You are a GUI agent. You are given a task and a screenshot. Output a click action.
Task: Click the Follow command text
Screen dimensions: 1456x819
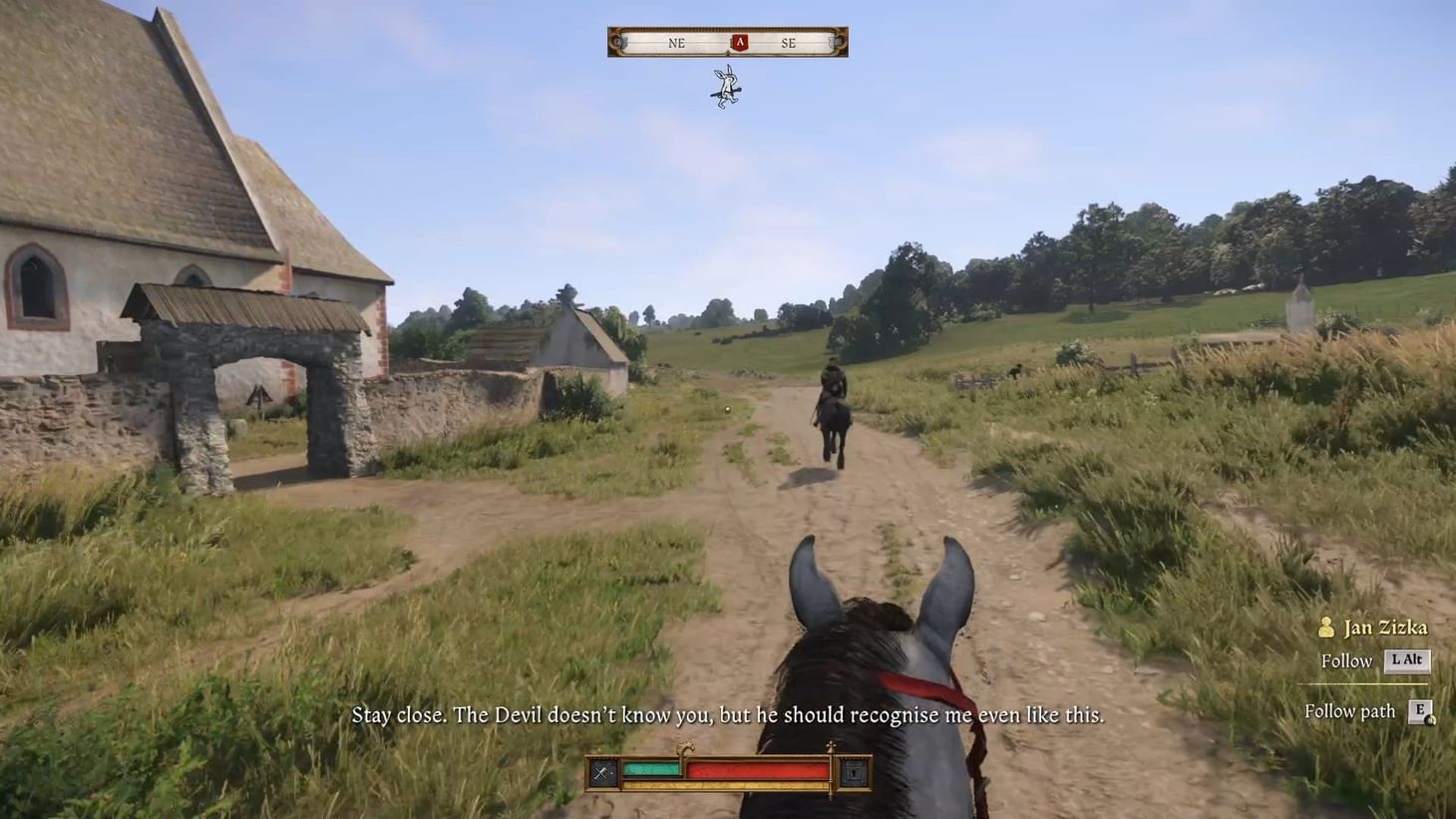coord(1346,661)
